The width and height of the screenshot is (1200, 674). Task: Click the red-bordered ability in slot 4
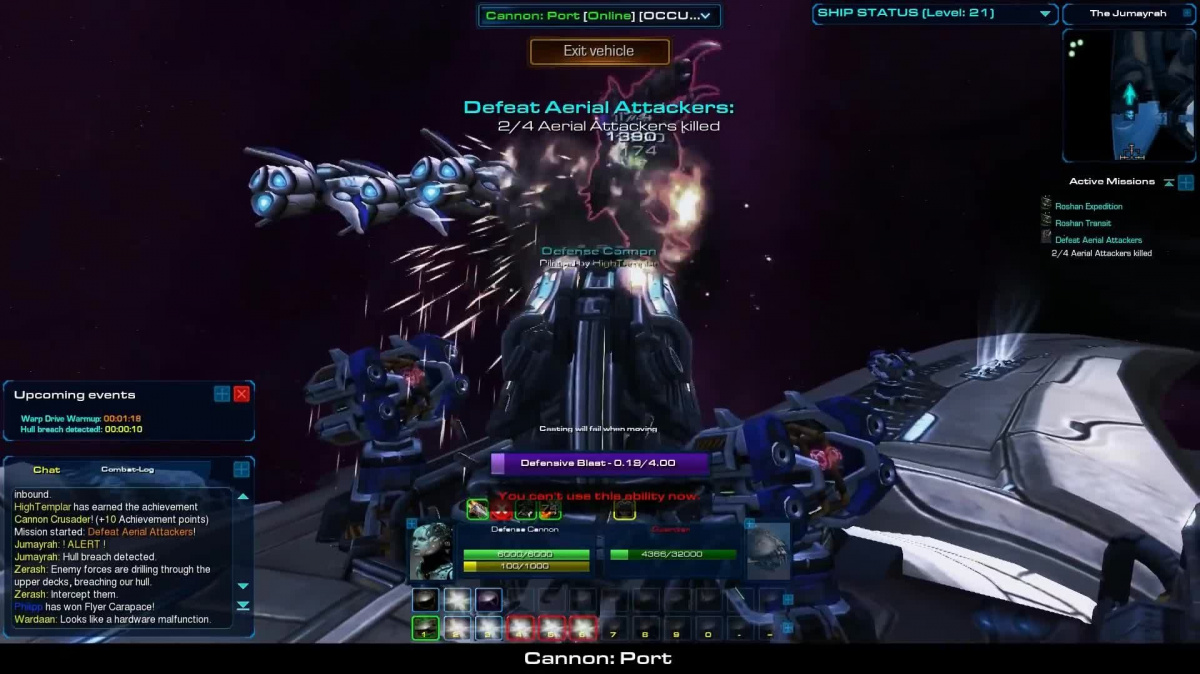click(x=521, y=628)
